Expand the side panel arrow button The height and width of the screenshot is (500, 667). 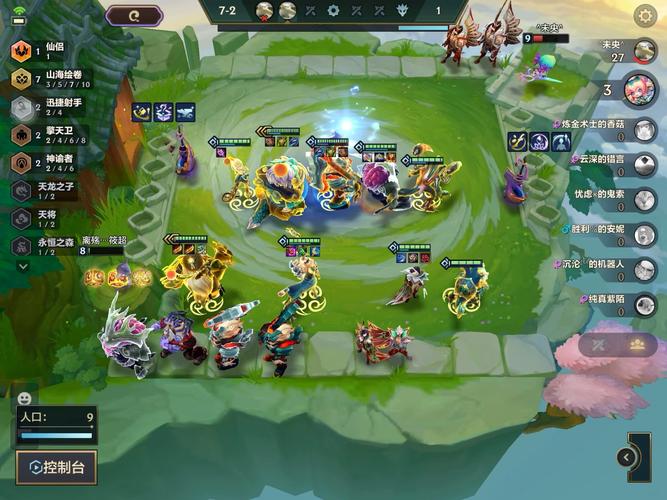pos(627,458)
